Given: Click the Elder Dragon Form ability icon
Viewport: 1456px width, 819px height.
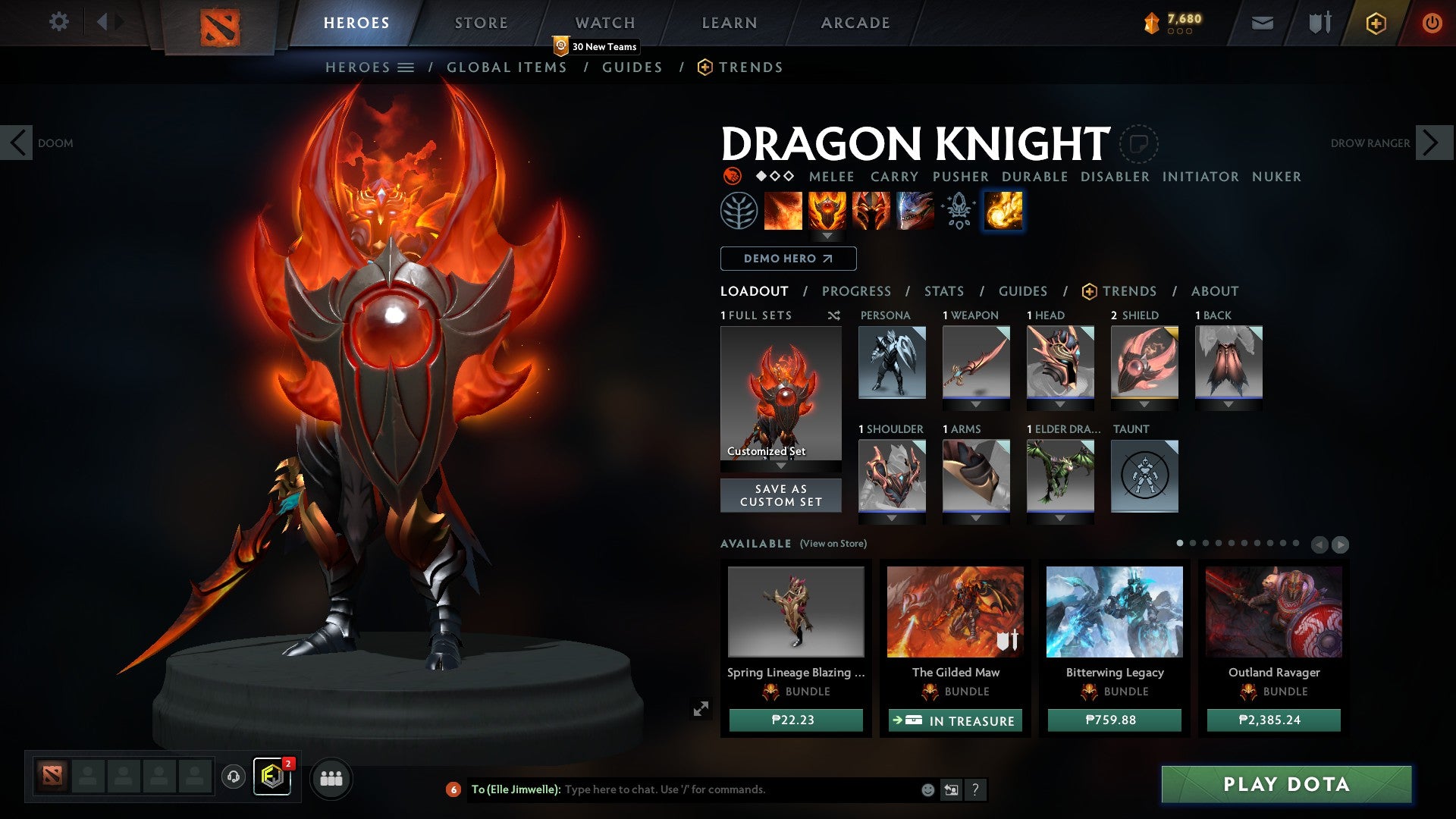Looking at the screenshot, I should click(x=915, y=211).
